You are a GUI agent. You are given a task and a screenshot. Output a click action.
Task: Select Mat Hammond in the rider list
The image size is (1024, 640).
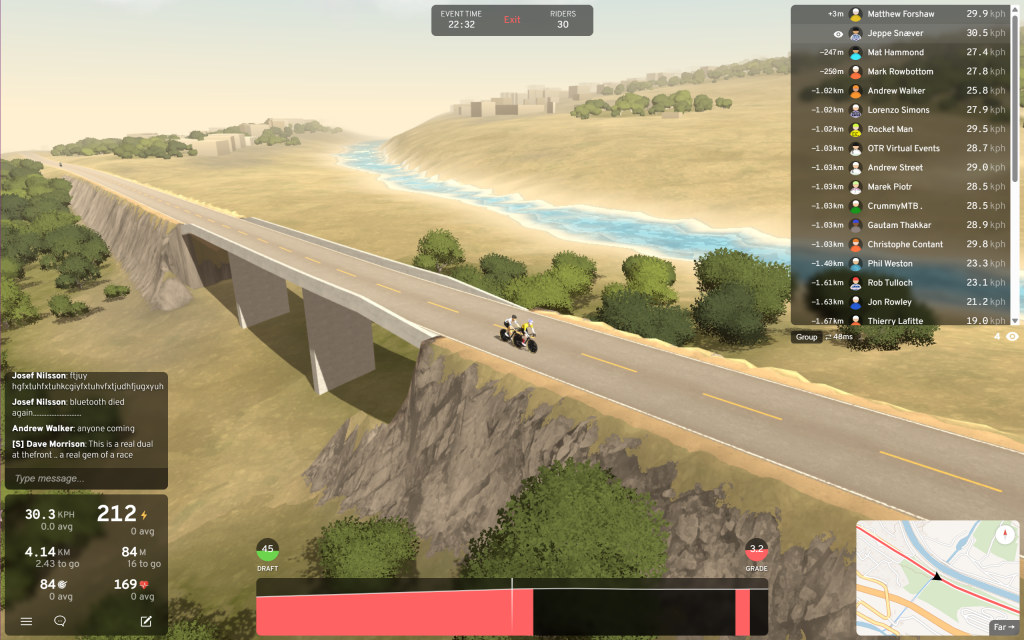pyautogui.click(x=895, y=52)
